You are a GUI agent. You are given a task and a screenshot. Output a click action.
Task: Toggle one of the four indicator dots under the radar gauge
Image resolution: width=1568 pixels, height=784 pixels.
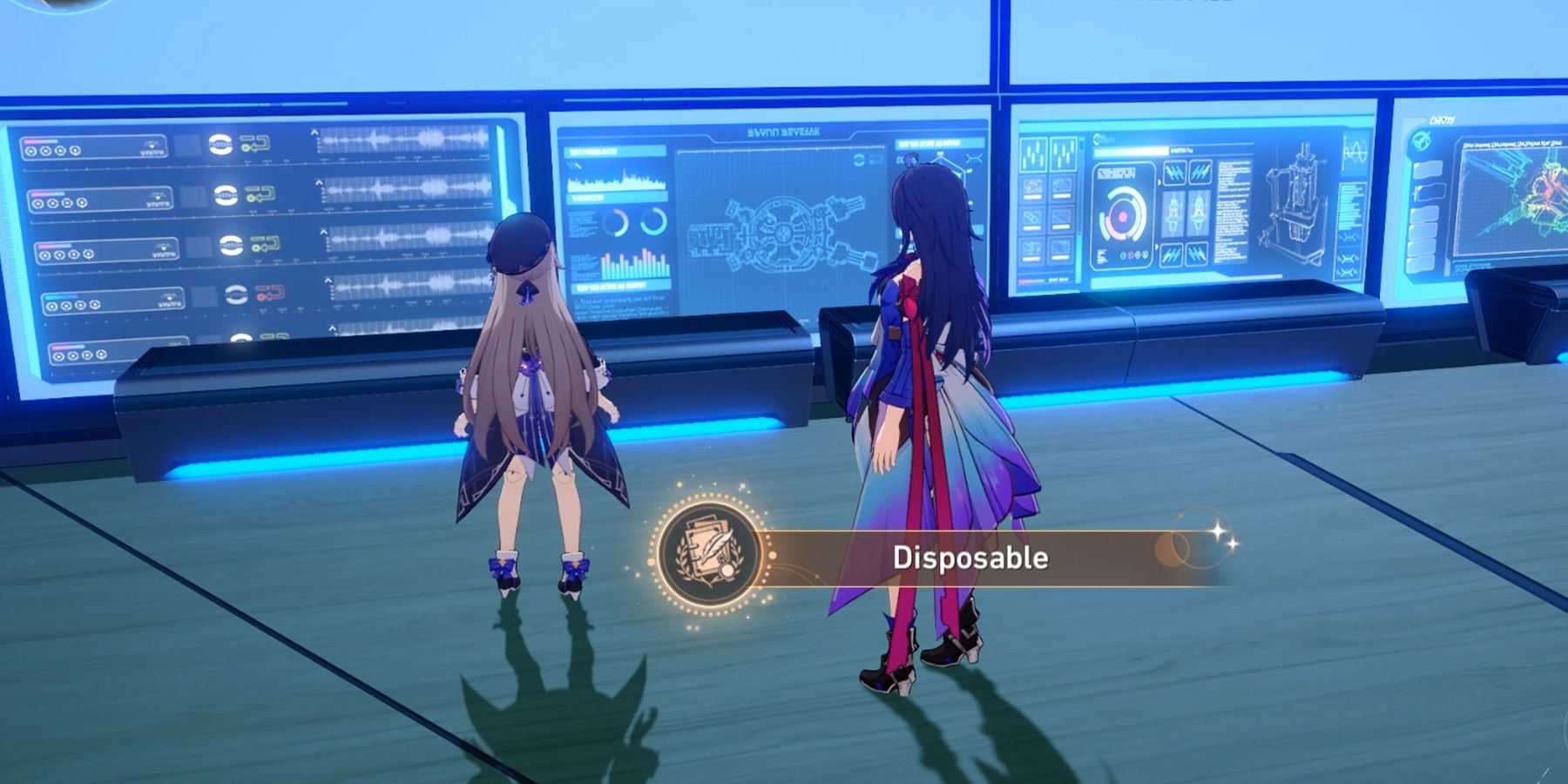pyautogui.click(x=1133, y=253)
